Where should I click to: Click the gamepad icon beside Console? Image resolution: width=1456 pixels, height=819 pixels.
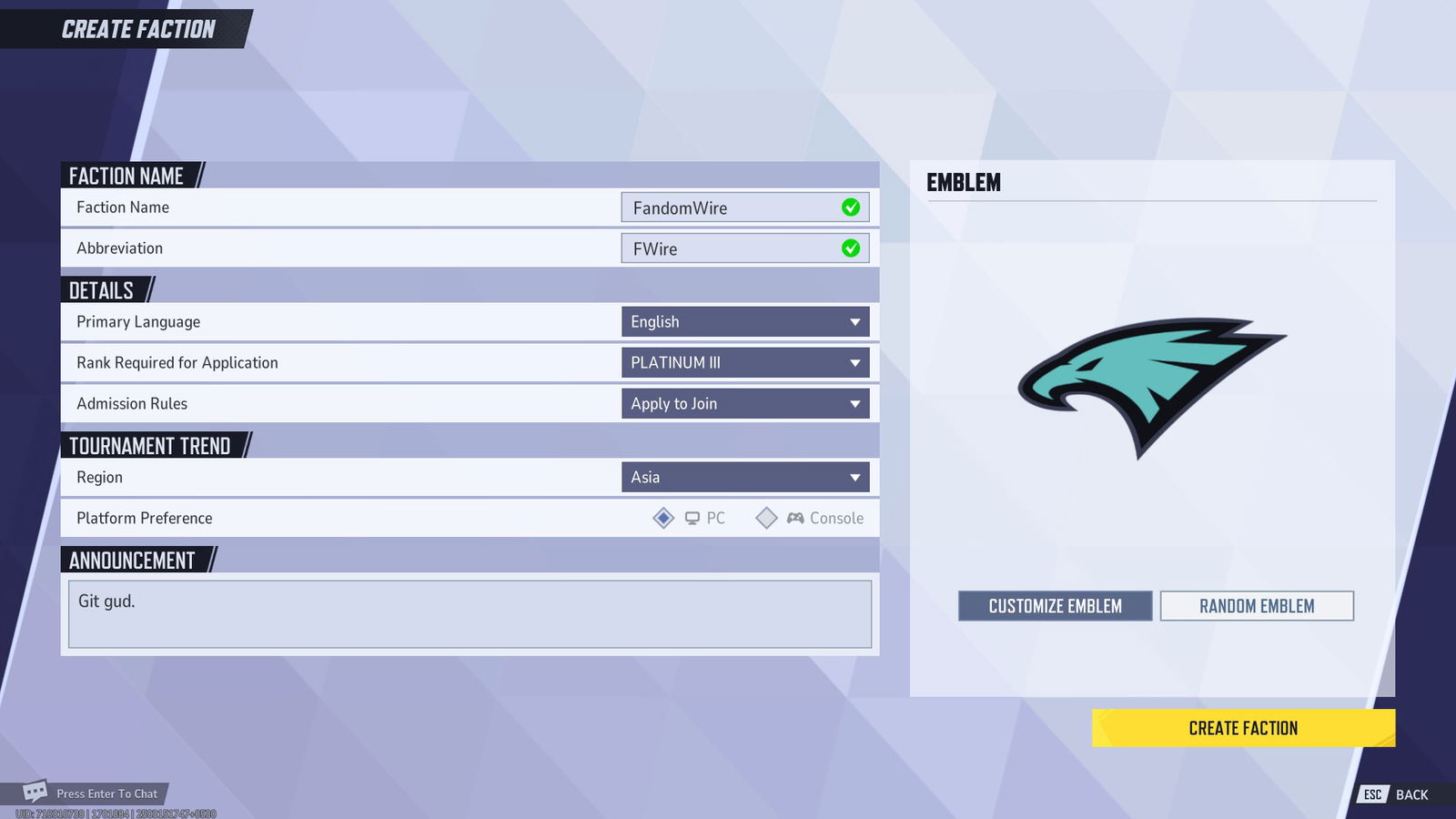click(x=794, y=518)
